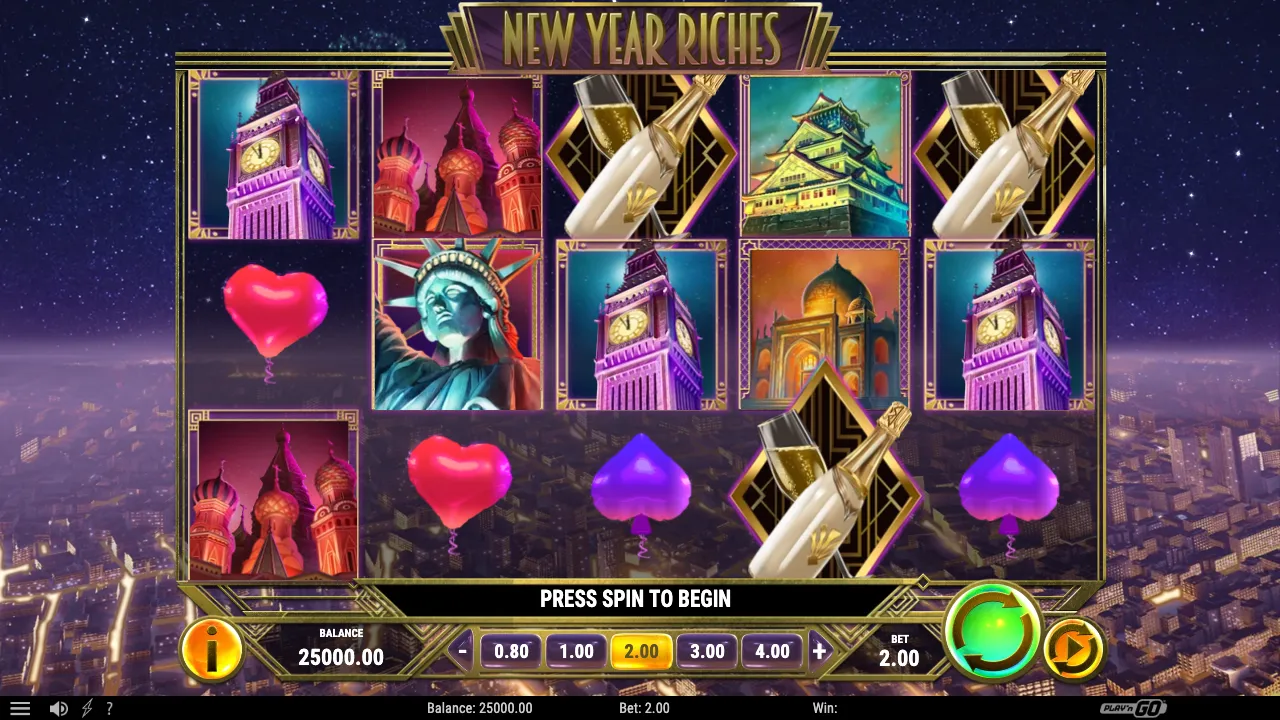
Task: Click the Bet 2.00 display panel
Action: click(898, 651)
